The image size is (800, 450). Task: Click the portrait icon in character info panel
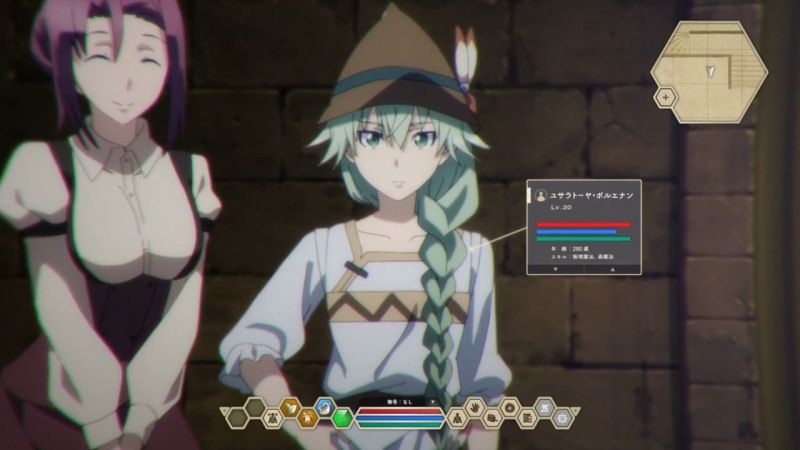(541, 195)
